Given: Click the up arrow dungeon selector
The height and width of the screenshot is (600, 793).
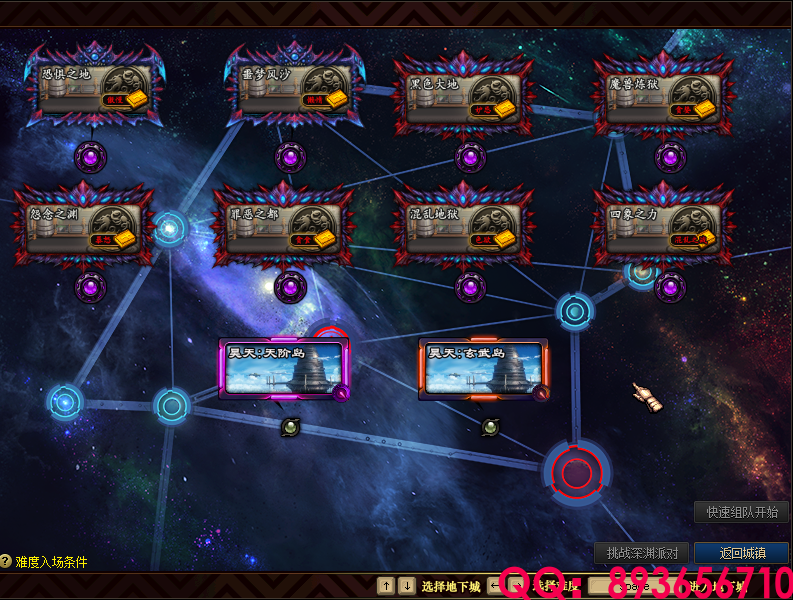Looking at the screenshot, I should pos(386,586).
